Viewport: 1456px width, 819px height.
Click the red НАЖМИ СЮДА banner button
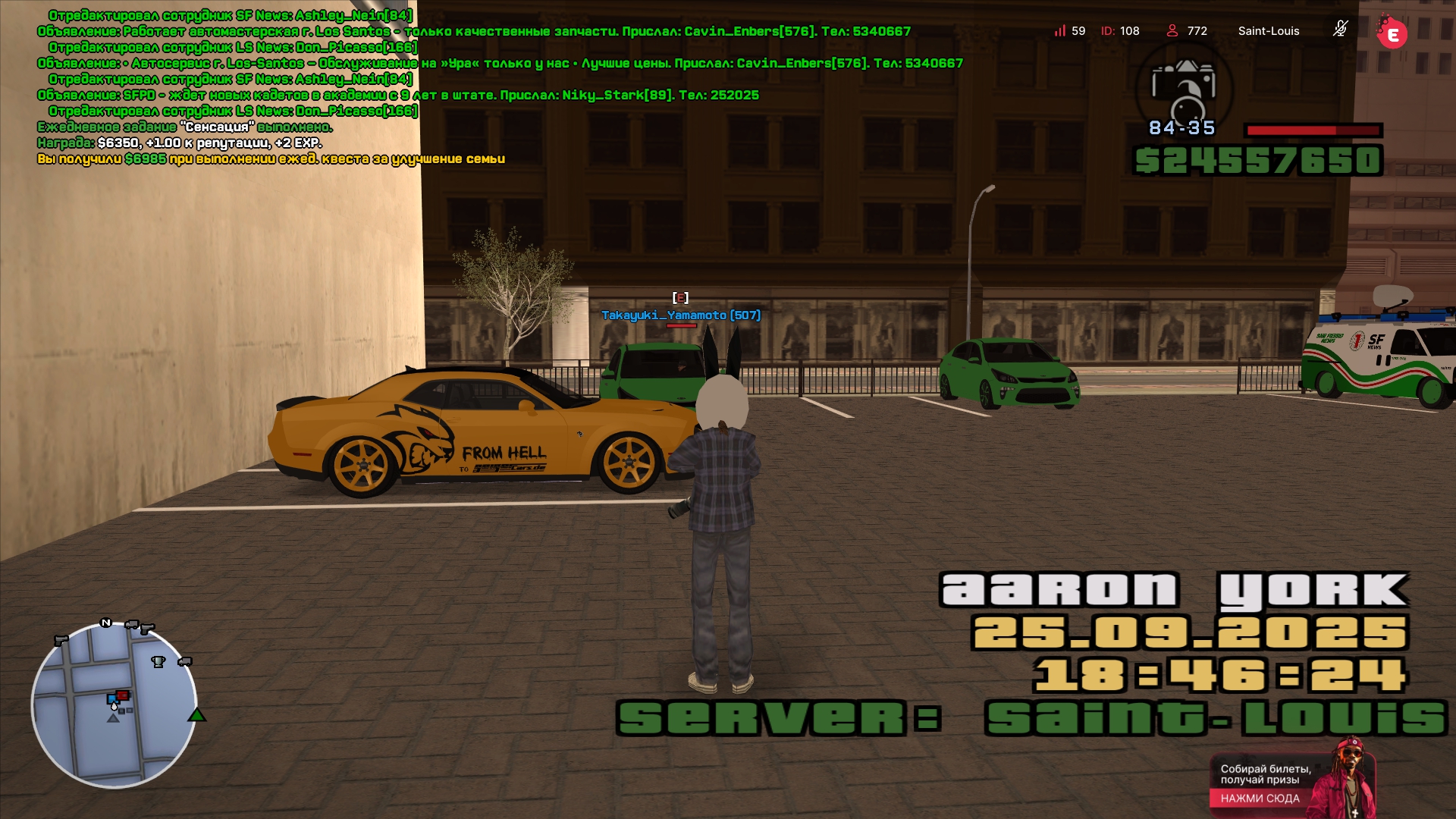1260,799
